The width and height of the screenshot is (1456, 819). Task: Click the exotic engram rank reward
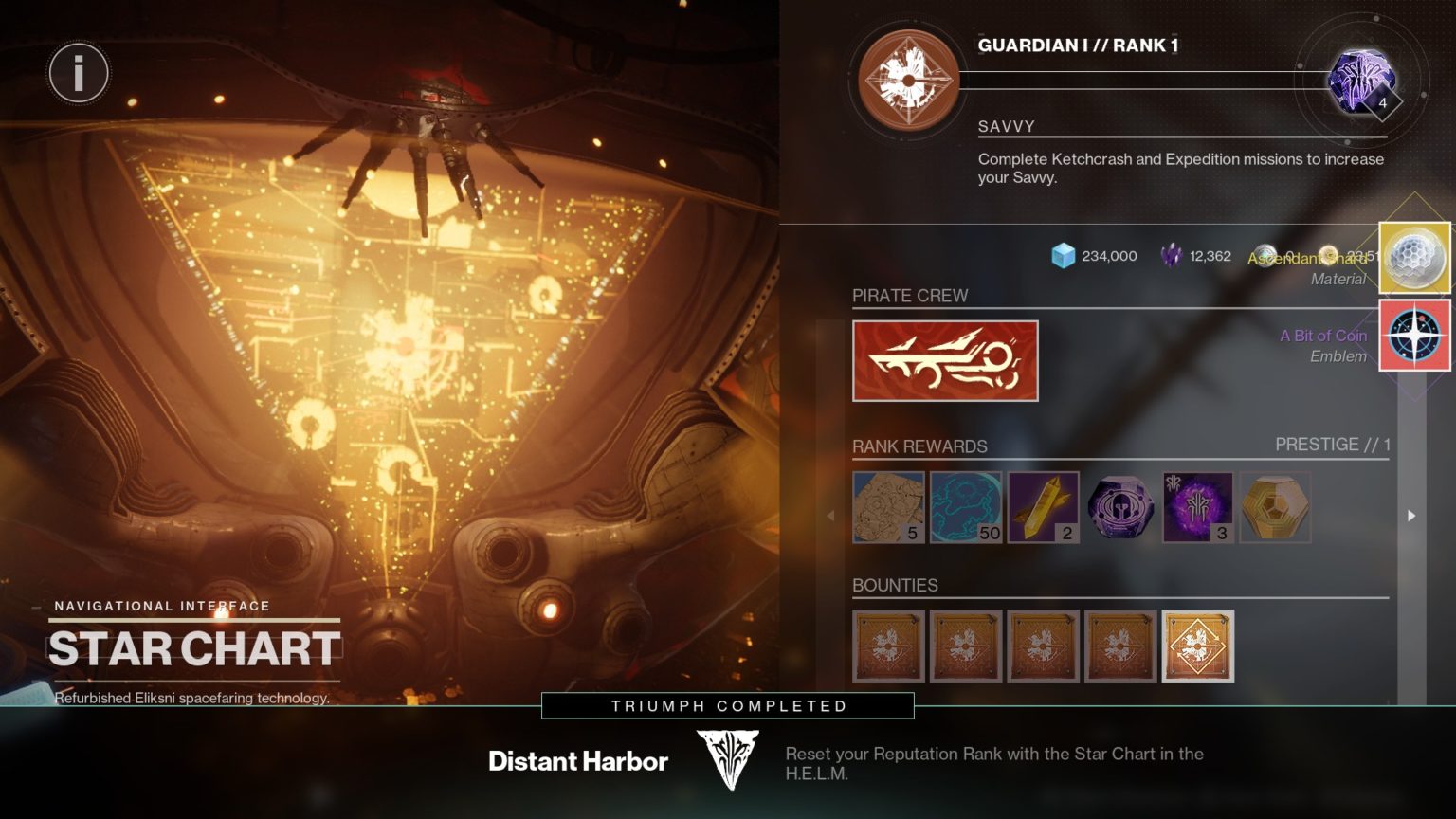(x=1275, y=506)
